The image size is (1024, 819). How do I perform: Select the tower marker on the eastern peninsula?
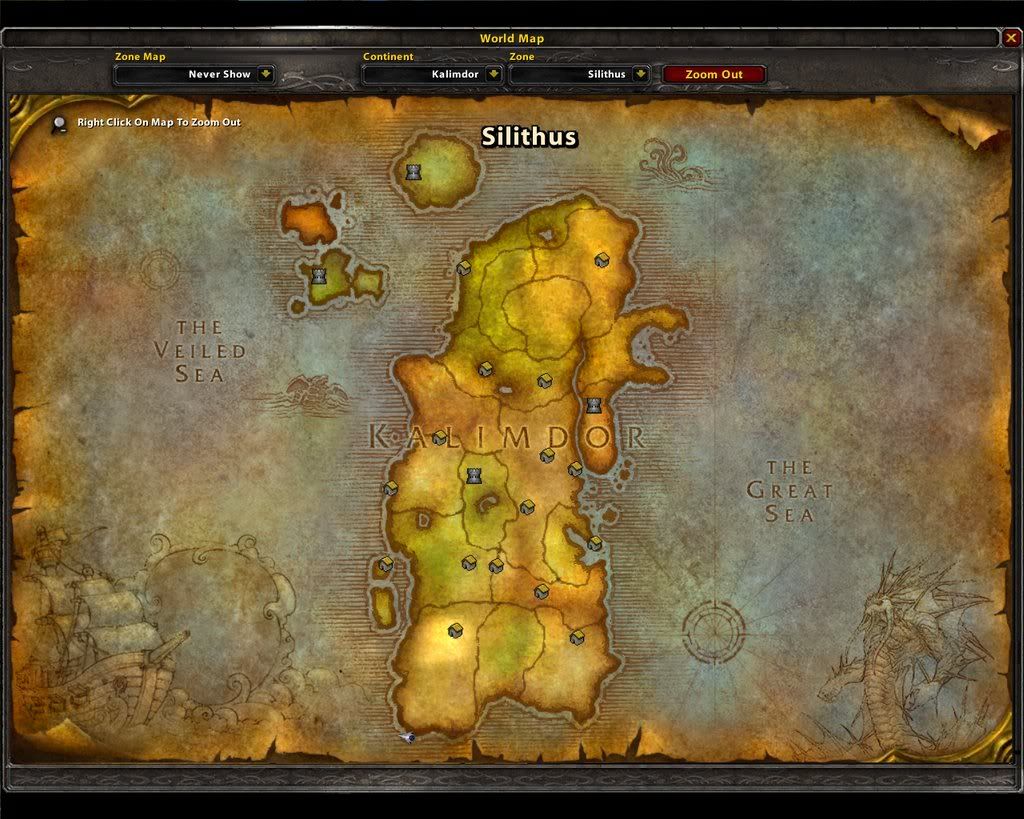point(594,406)
